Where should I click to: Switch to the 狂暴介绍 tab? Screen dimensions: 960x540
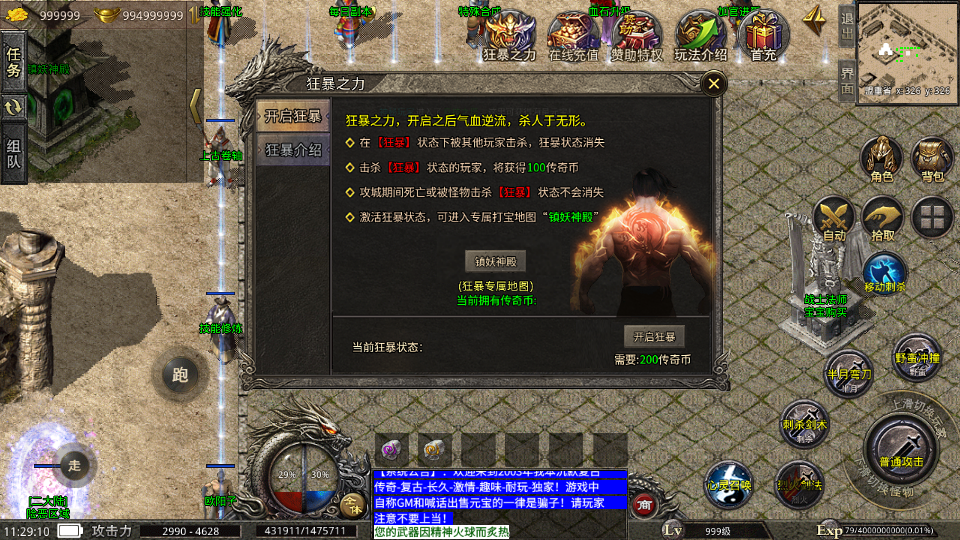point(293,151)
